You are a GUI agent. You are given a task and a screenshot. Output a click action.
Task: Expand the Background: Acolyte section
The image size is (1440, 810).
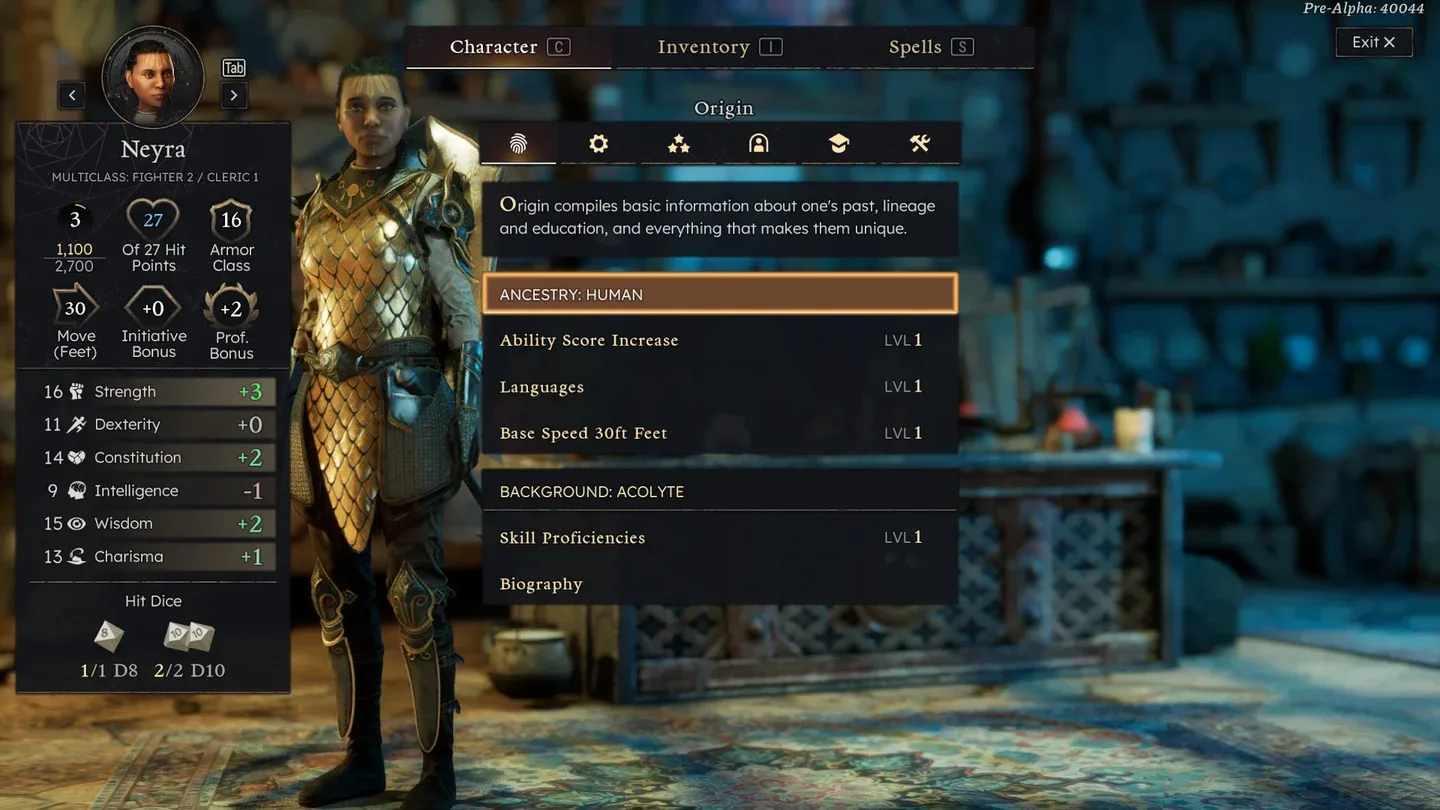click(x=720, y=491)
